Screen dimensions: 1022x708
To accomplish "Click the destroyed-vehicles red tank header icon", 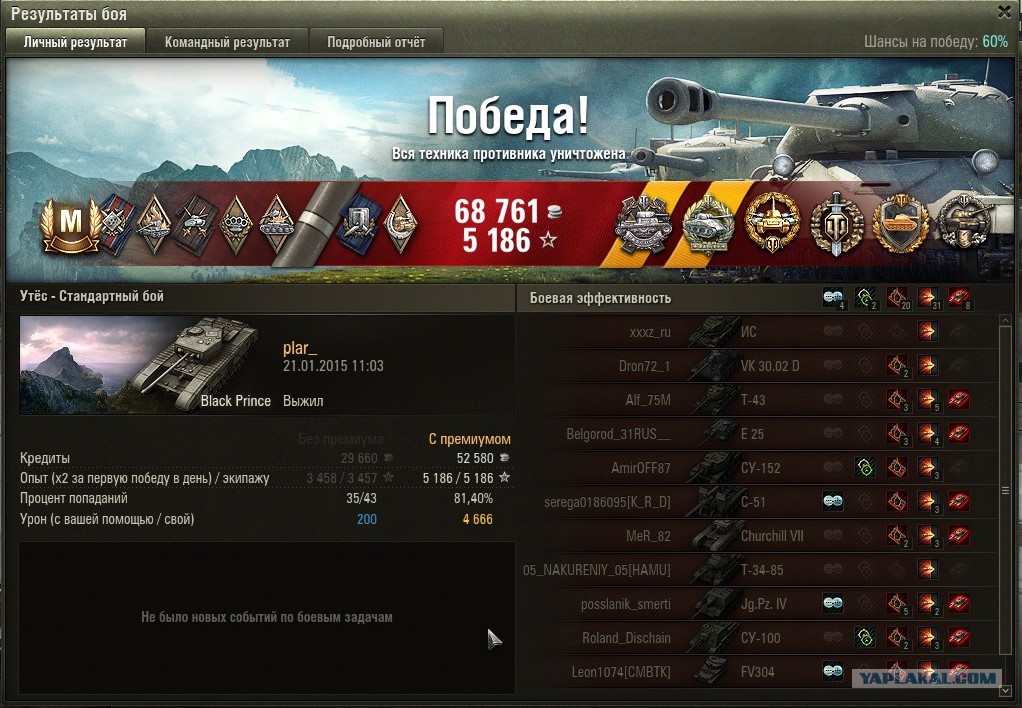I will (x=960, y=297).
